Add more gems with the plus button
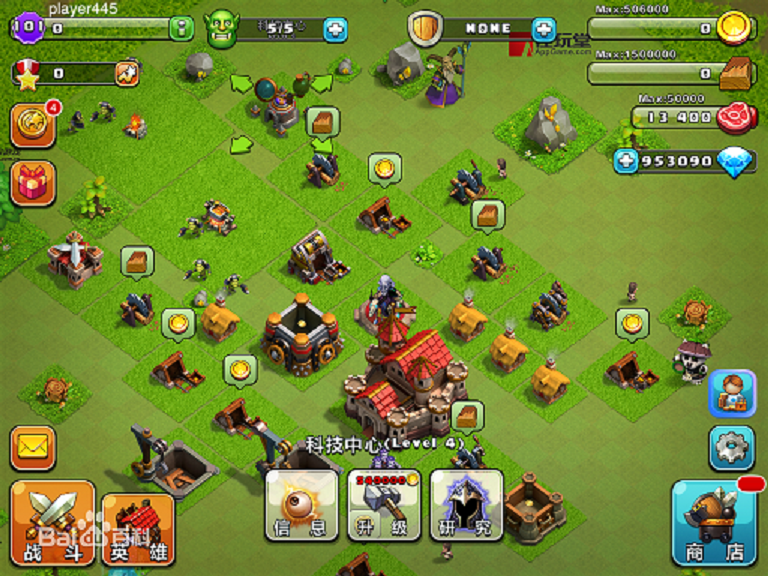The image size is (768, 576). (626, 160)
